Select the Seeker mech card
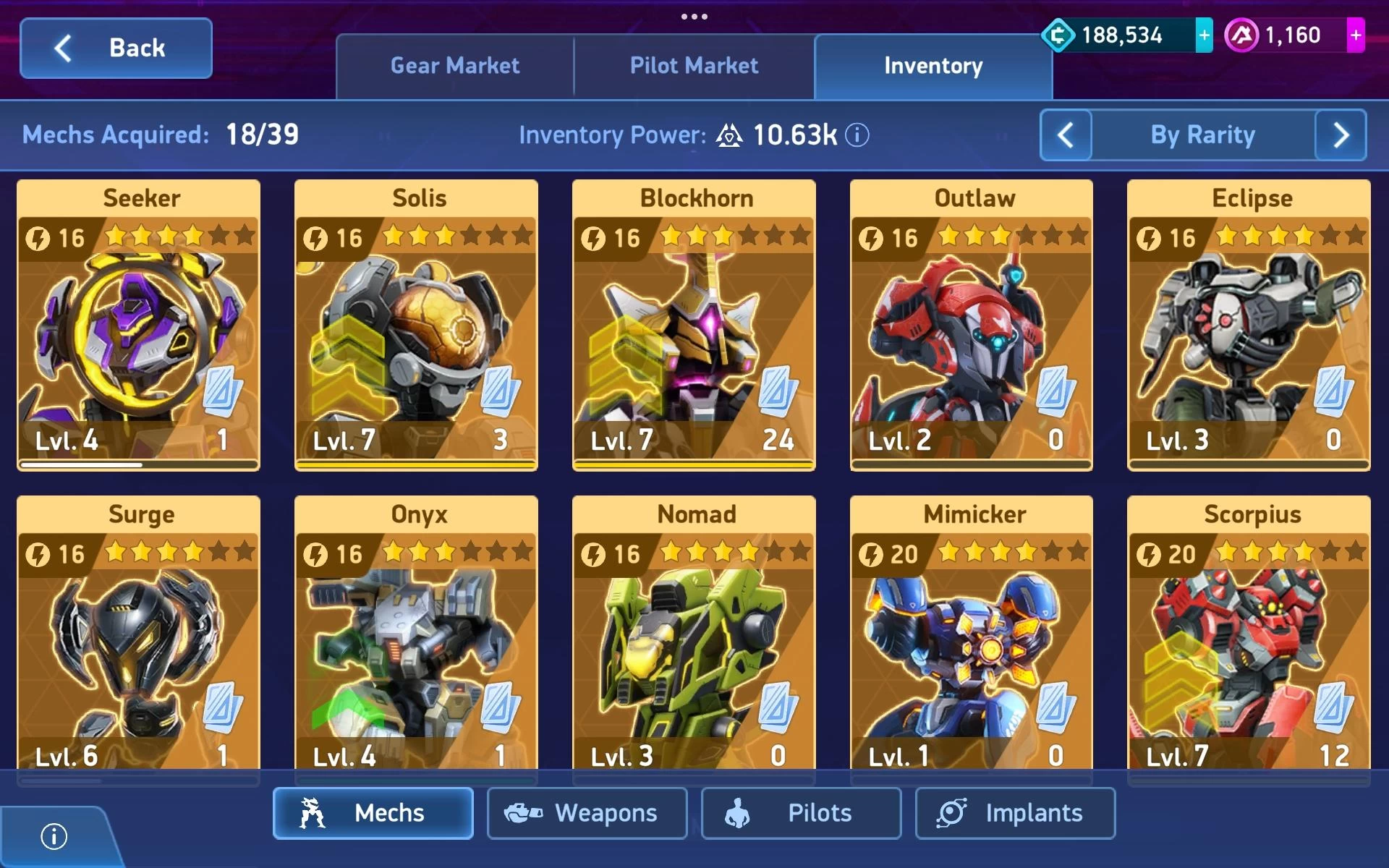The image size is (1389, 868). [x=139, y=325]
